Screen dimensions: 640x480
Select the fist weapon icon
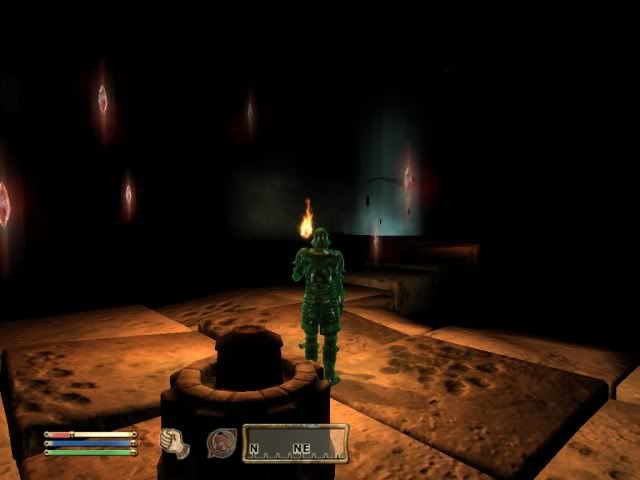point(175,443)
